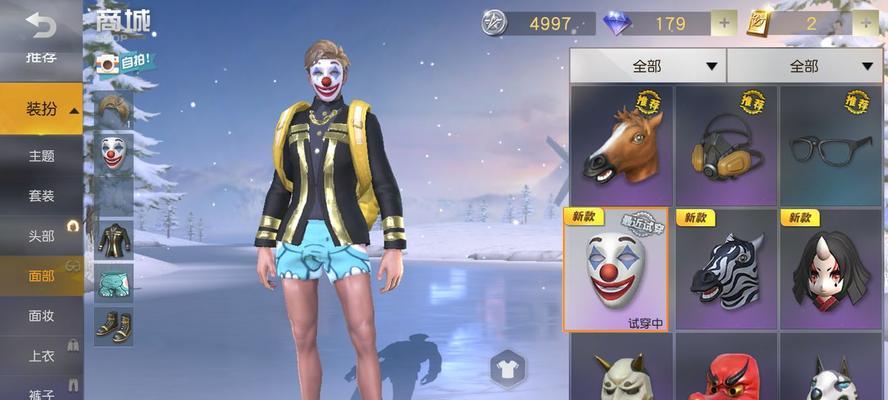888x400 pixels.
Task: Select the equipped hair slot
Action: click(114, 108)
